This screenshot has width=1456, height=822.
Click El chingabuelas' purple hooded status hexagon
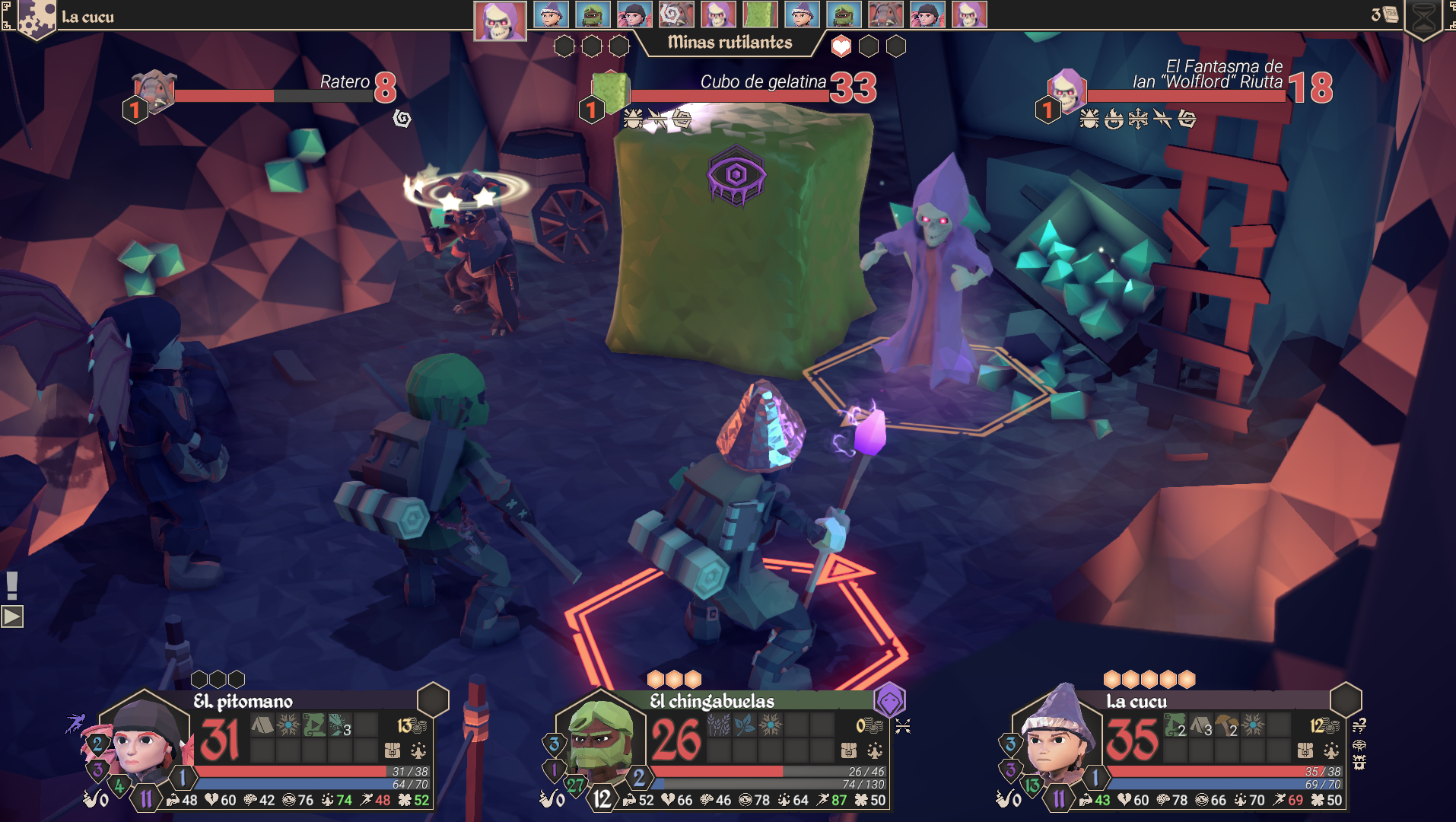pos(889,699)
